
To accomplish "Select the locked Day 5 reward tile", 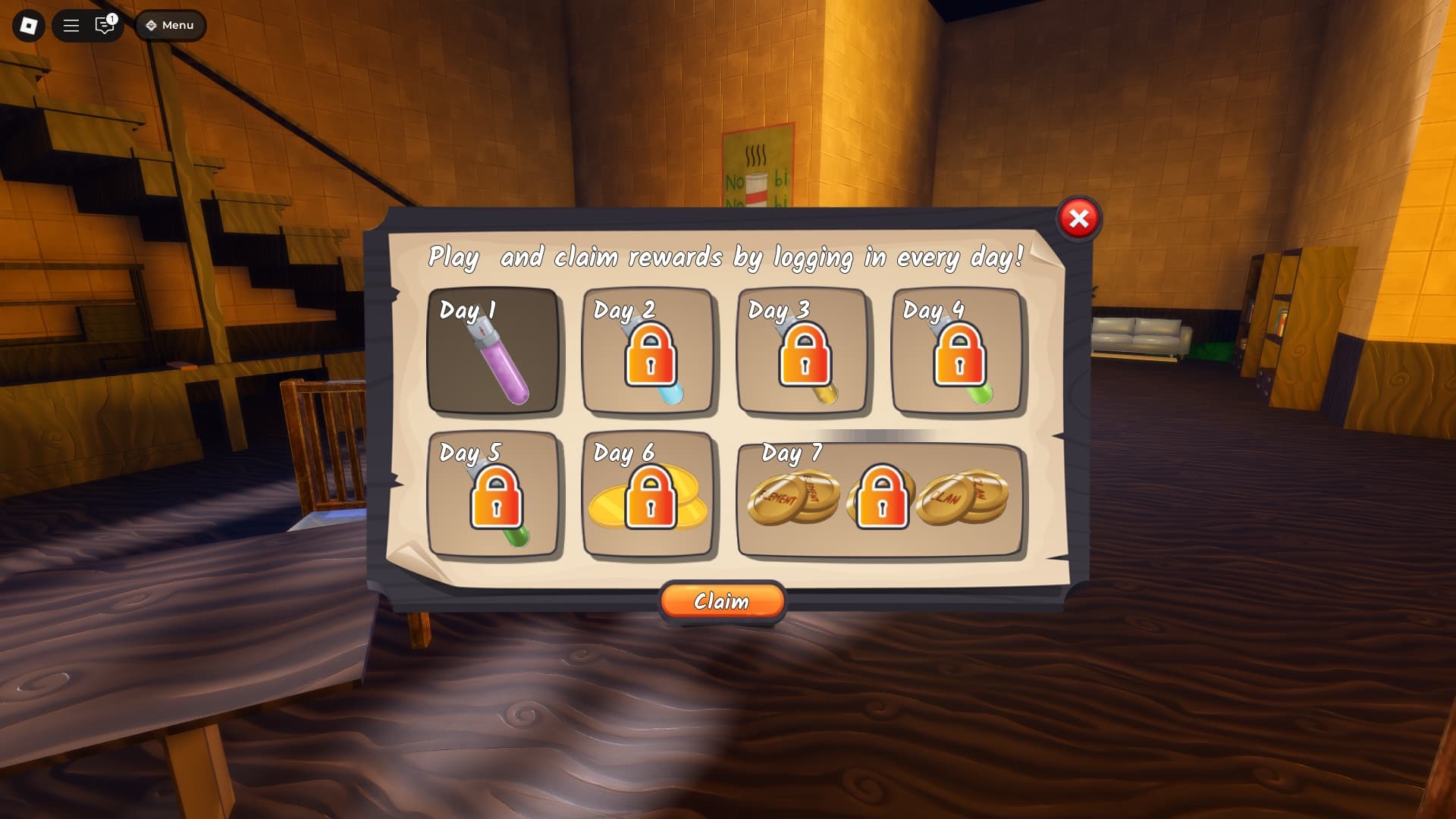I will (x=494, y=494).
